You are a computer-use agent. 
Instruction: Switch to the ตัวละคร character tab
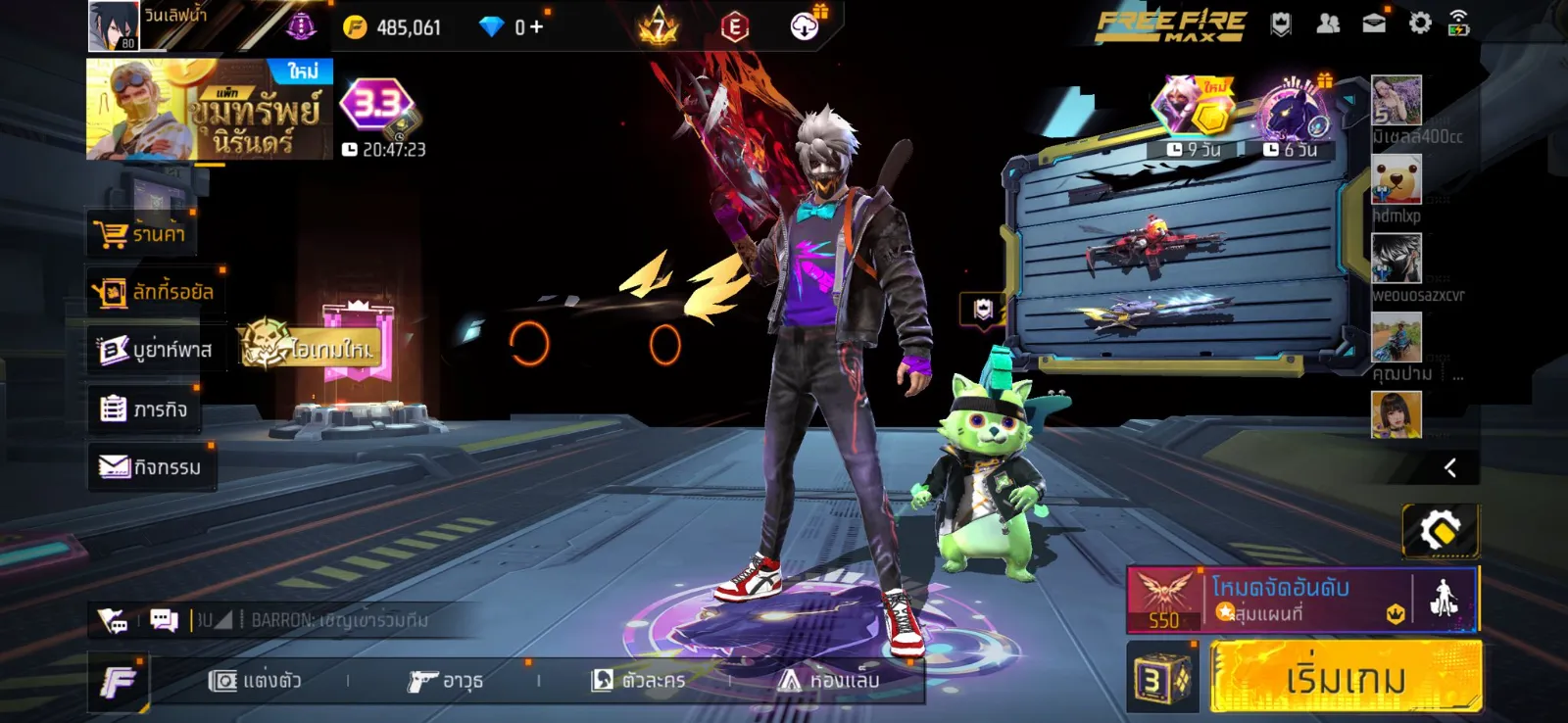point(638,680)
